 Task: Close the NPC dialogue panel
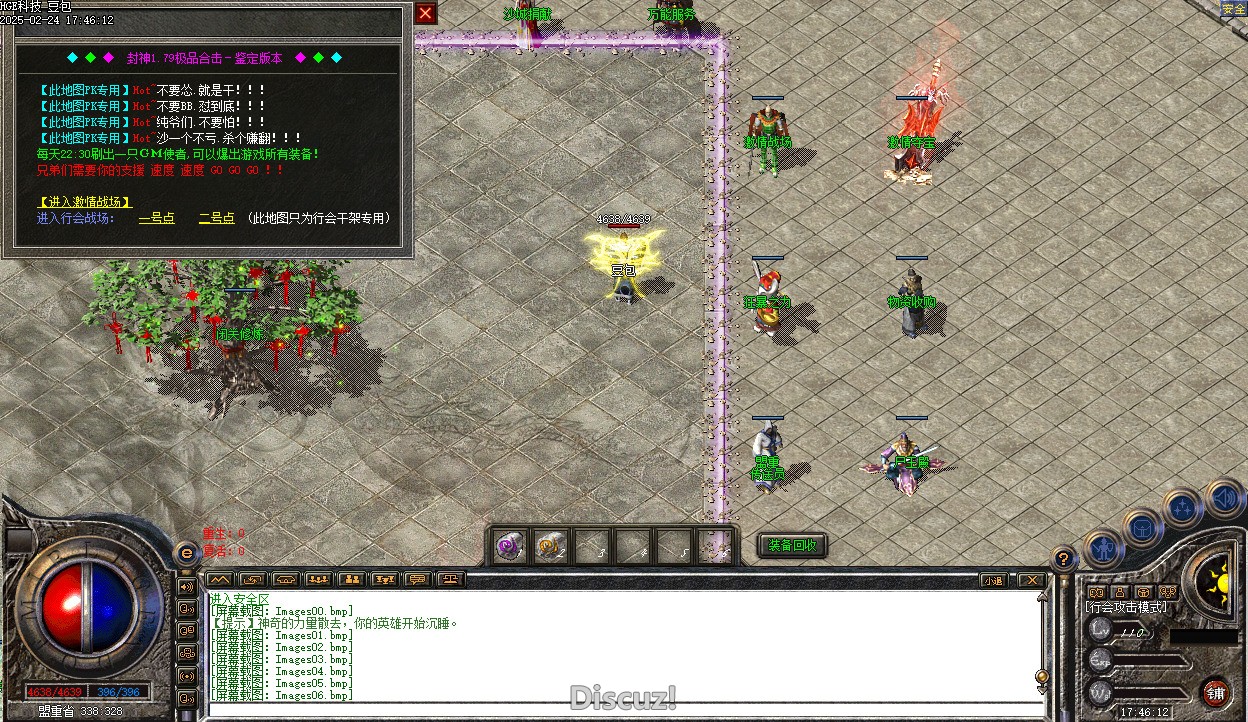426,13
